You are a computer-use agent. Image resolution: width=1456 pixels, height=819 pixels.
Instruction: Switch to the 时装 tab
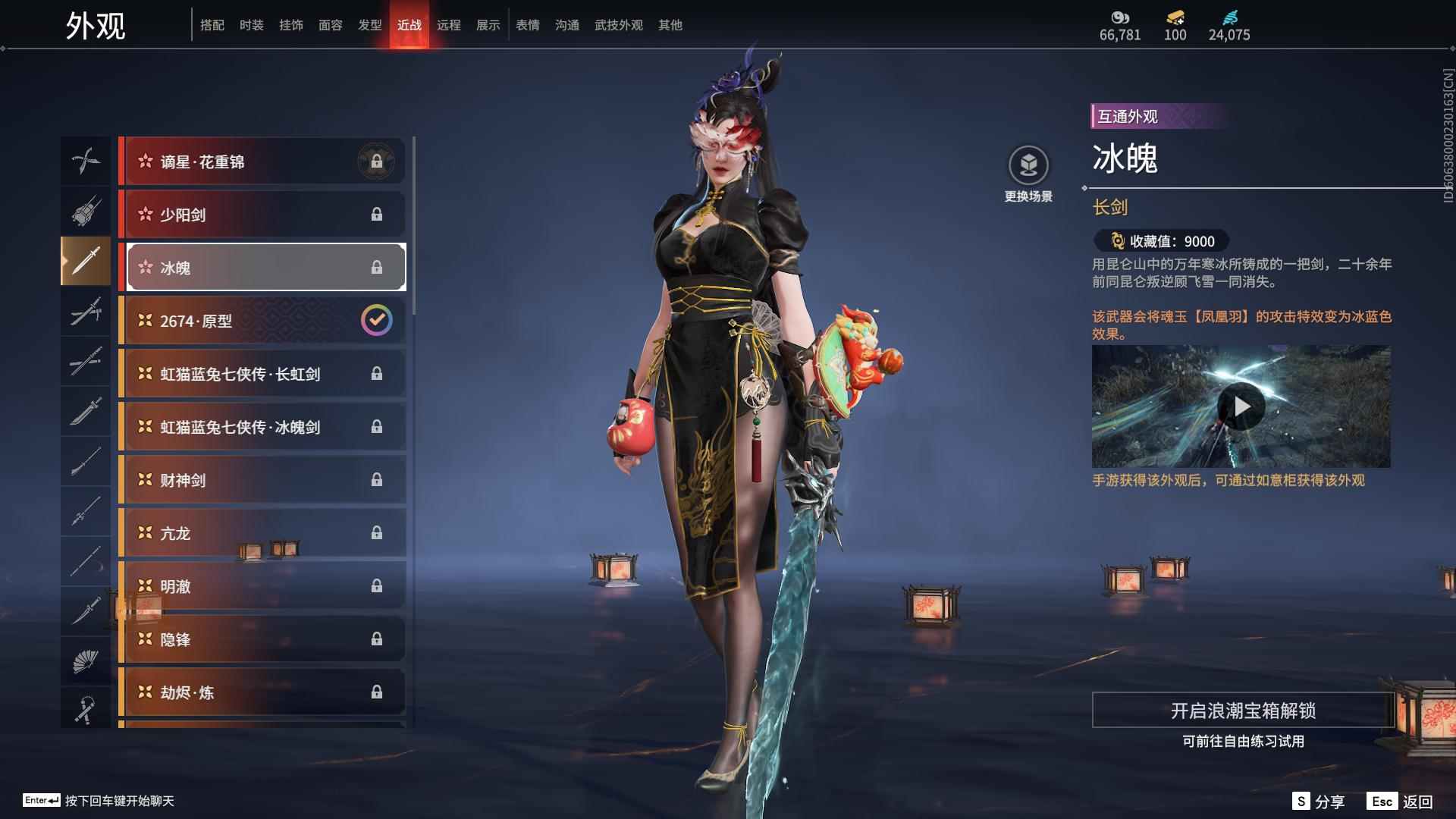pos(251,25)
